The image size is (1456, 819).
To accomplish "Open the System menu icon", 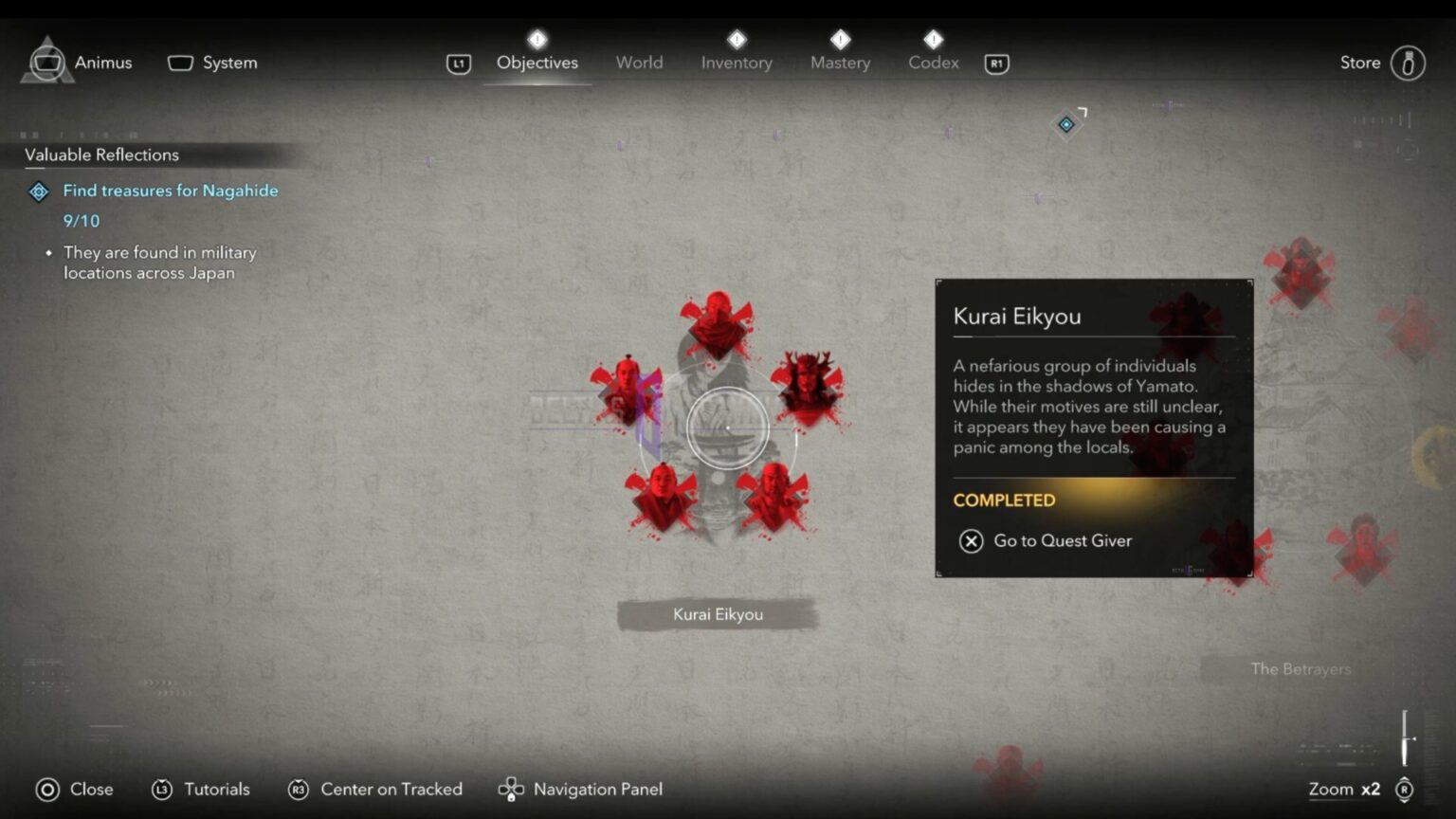I will (x=180, y=62).
